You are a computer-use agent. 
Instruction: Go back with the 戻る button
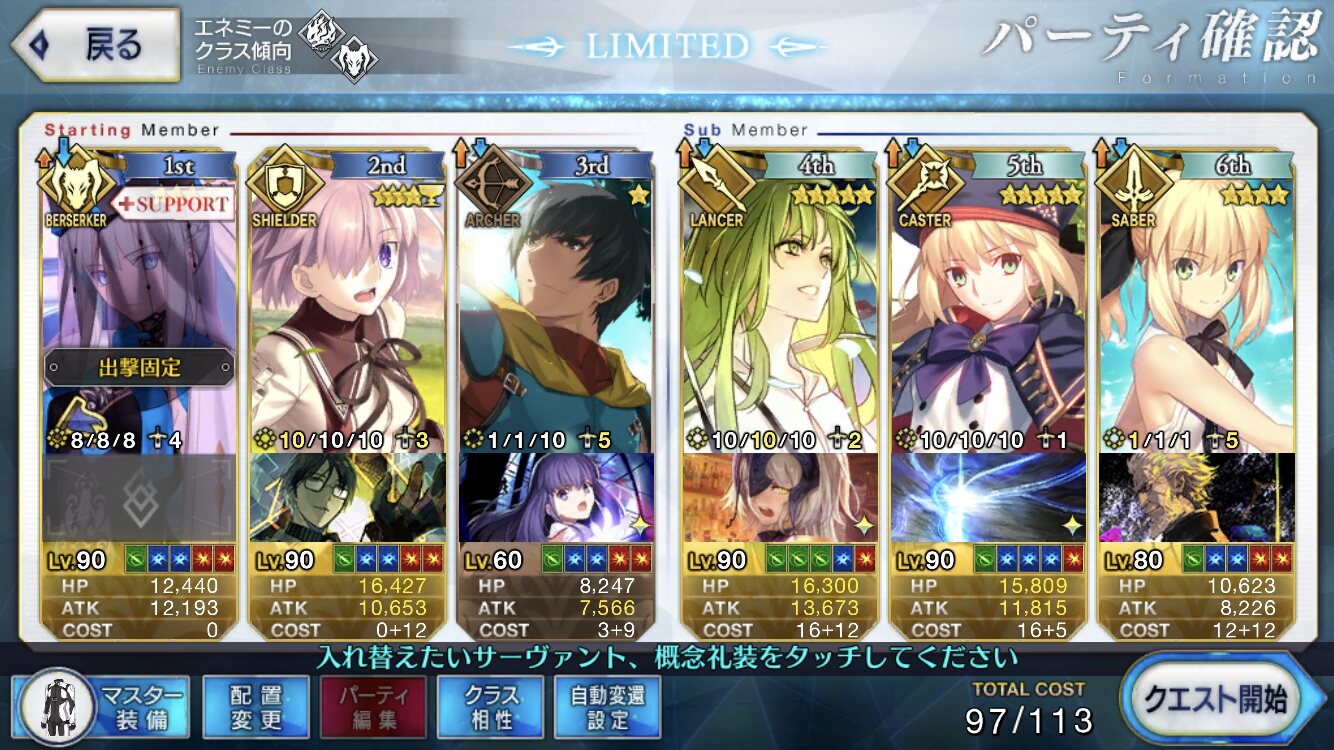click(x=95, y=45)
